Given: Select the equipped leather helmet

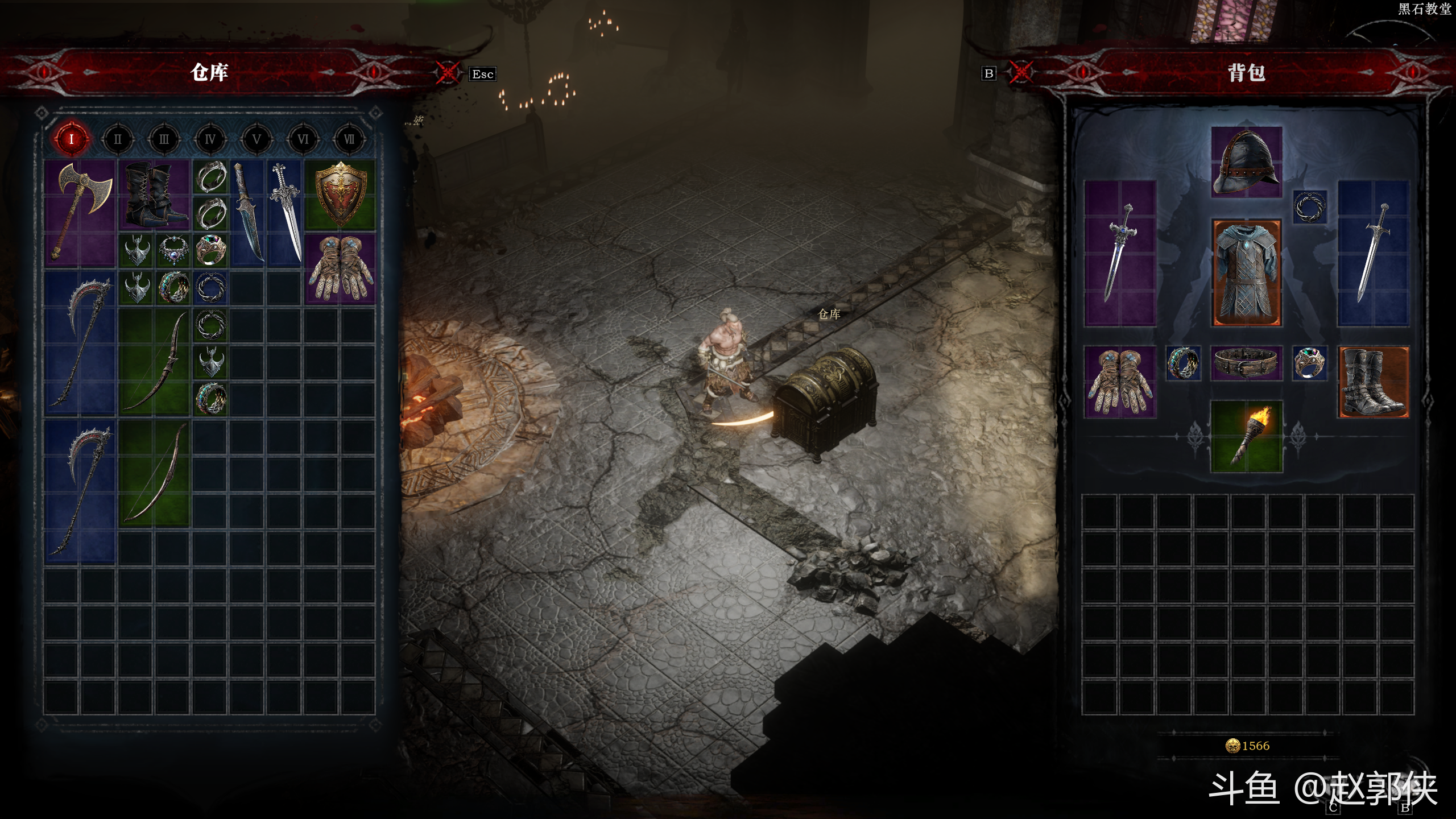Looking at the screenshot, I should tap(1246, 162).
